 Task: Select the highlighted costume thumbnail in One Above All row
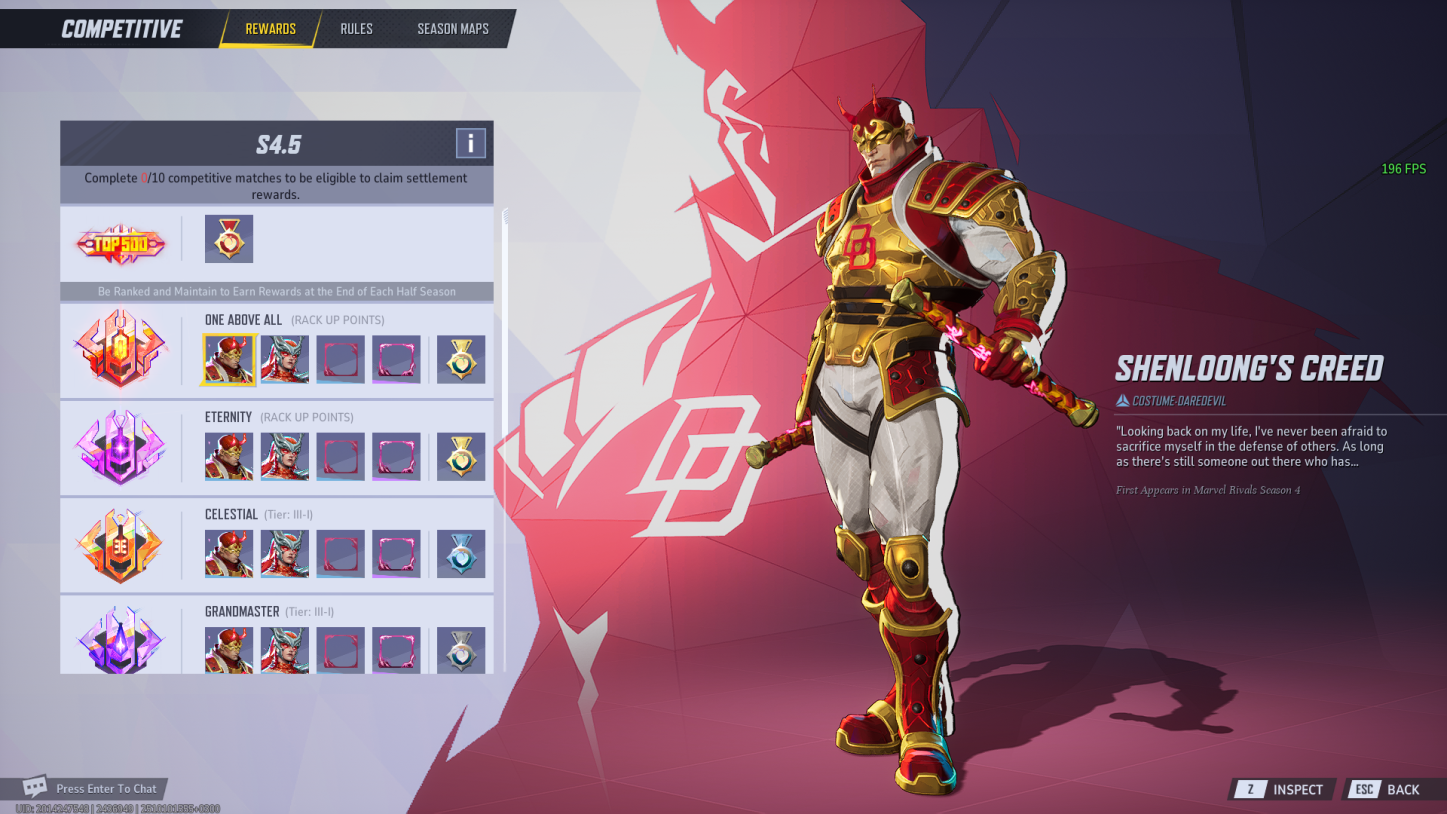click(x=229, y=359)
